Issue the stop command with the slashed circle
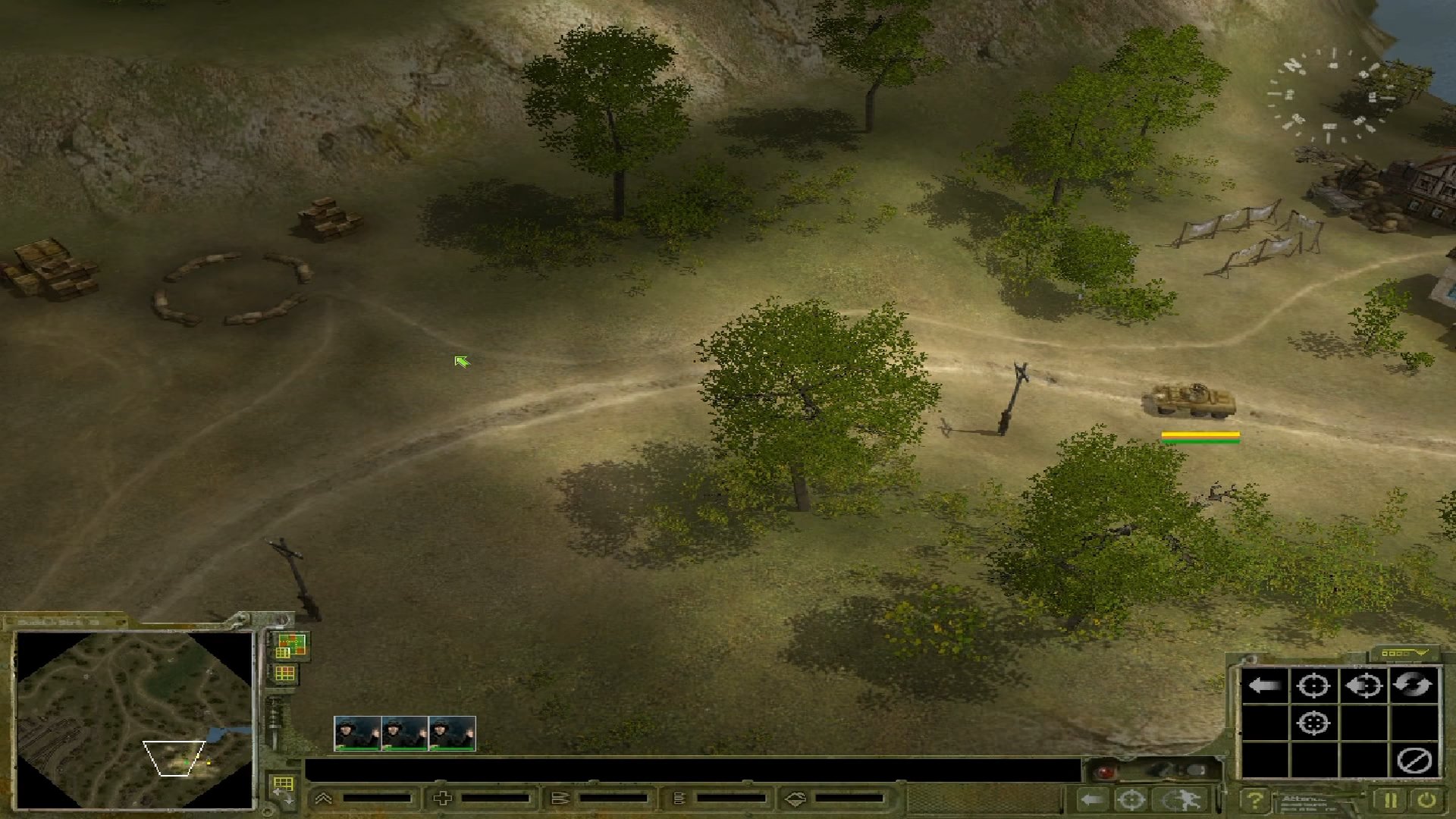The height and width of the screenshot is (819, 1456). [1414, 760]
